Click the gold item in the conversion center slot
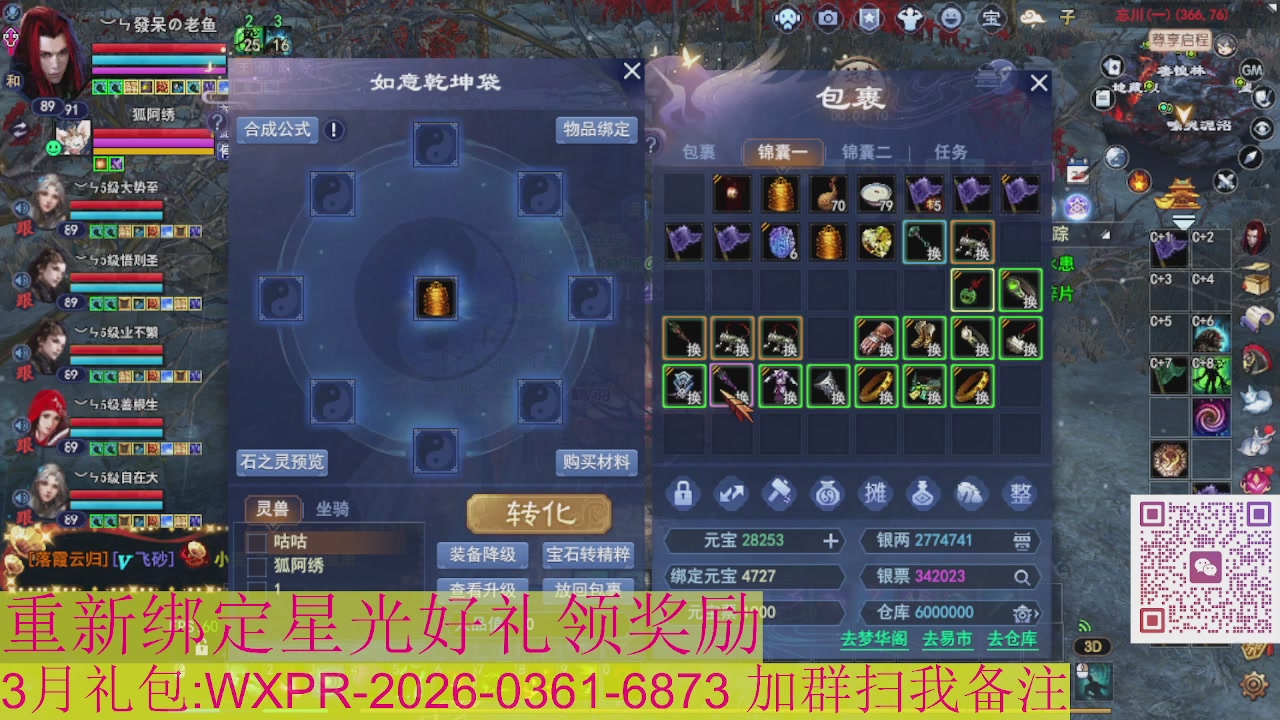Screen dimensions: 1280x720 tap(437, 300)
